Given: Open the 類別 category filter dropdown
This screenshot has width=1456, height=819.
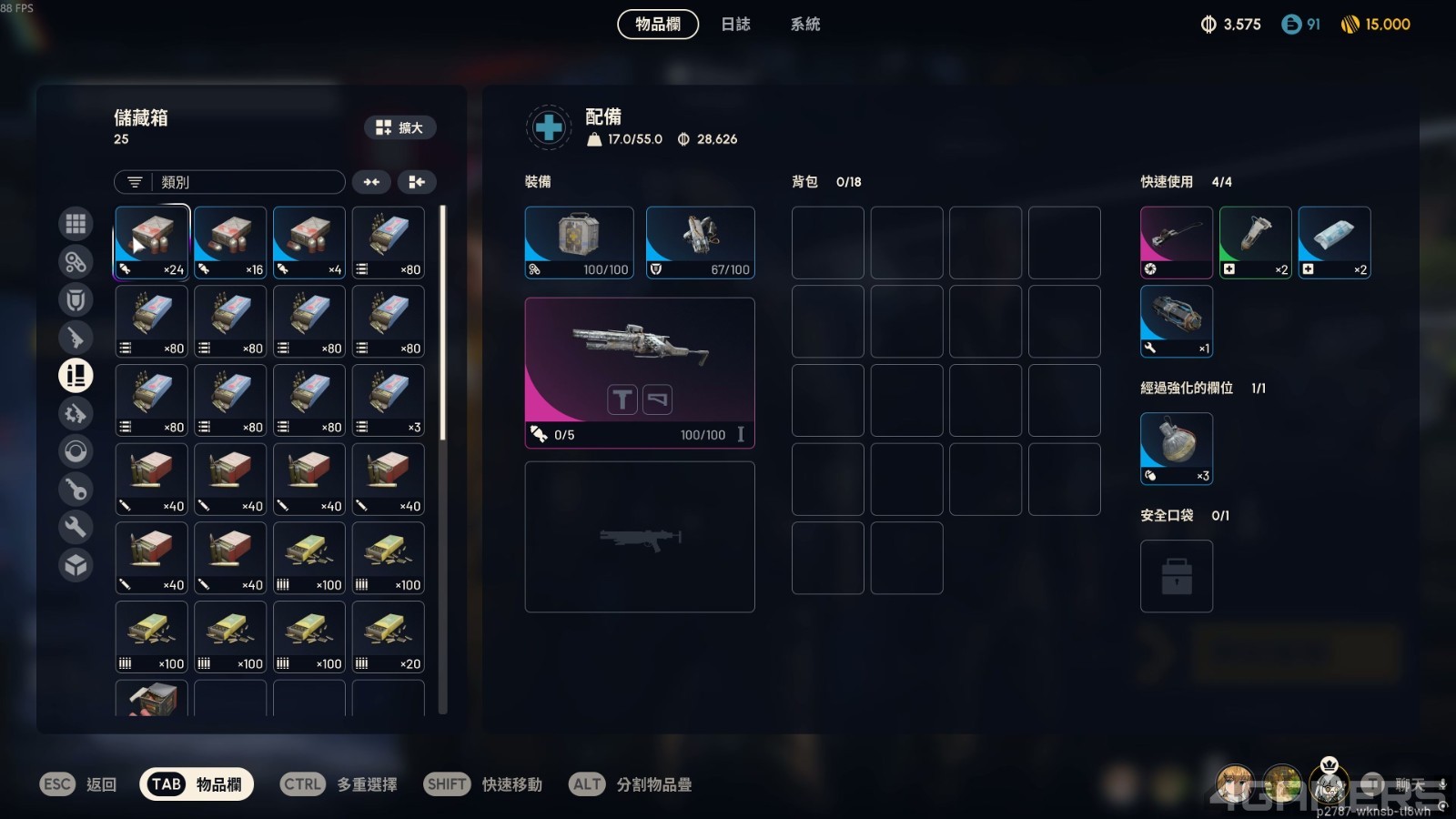Looking at the screenshot, I should point(229,182).
